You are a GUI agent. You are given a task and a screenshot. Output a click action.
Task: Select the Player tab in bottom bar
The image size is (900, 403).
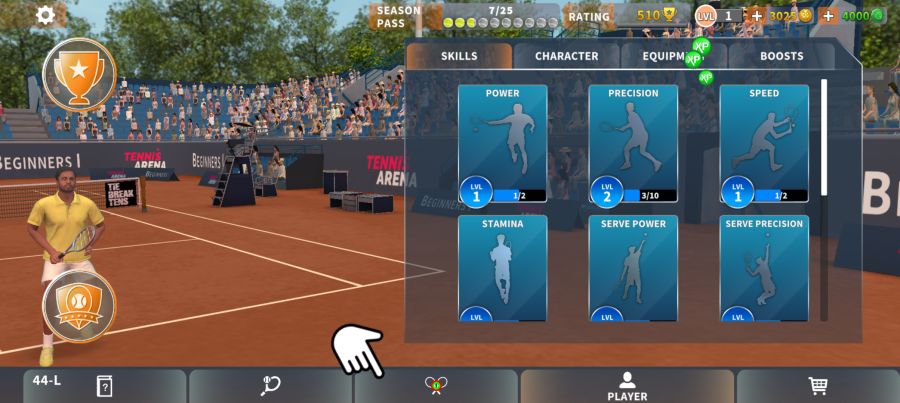click(627, 386)
